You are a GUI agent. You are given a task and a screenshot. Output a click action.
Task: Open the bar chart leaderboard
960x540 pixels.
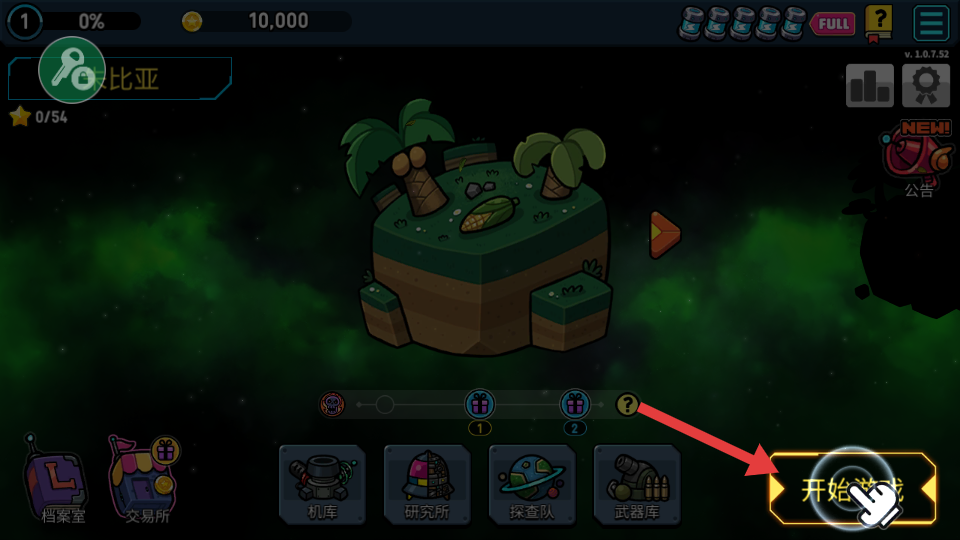point(869,86)
